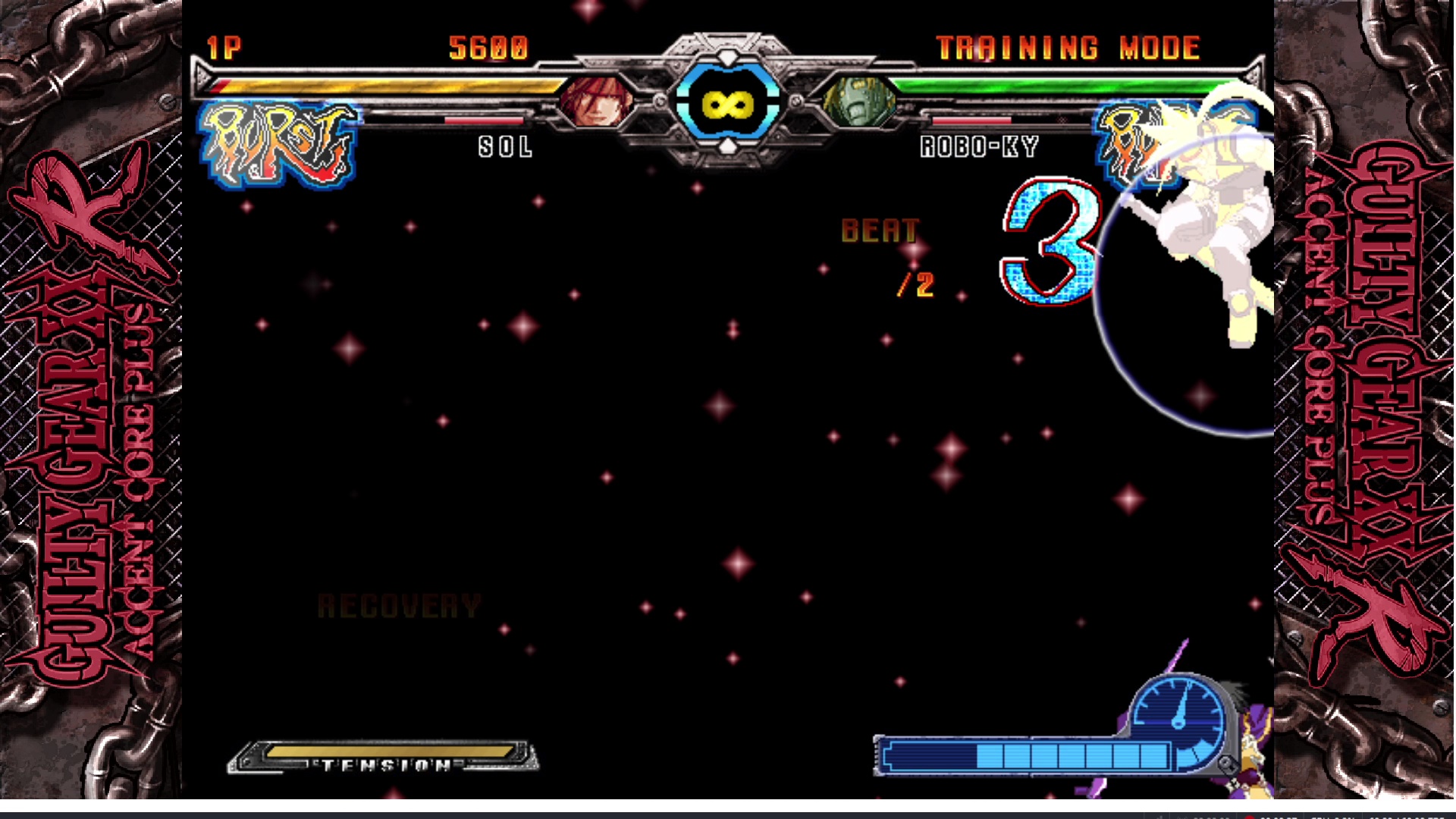This screenshot has width=1456, height=819.
Task: Click the SOL name label under the health bar
Action: click(x=504, y=148)
